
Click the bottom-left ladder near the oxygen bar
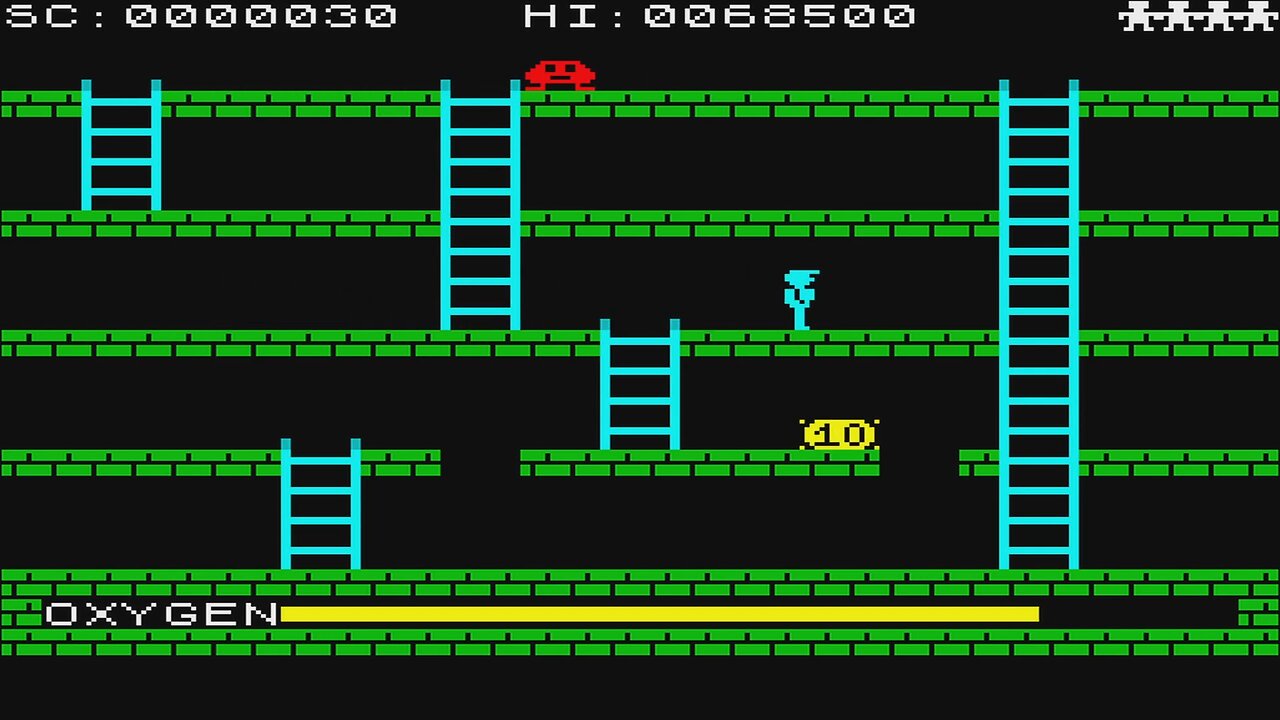320,505
